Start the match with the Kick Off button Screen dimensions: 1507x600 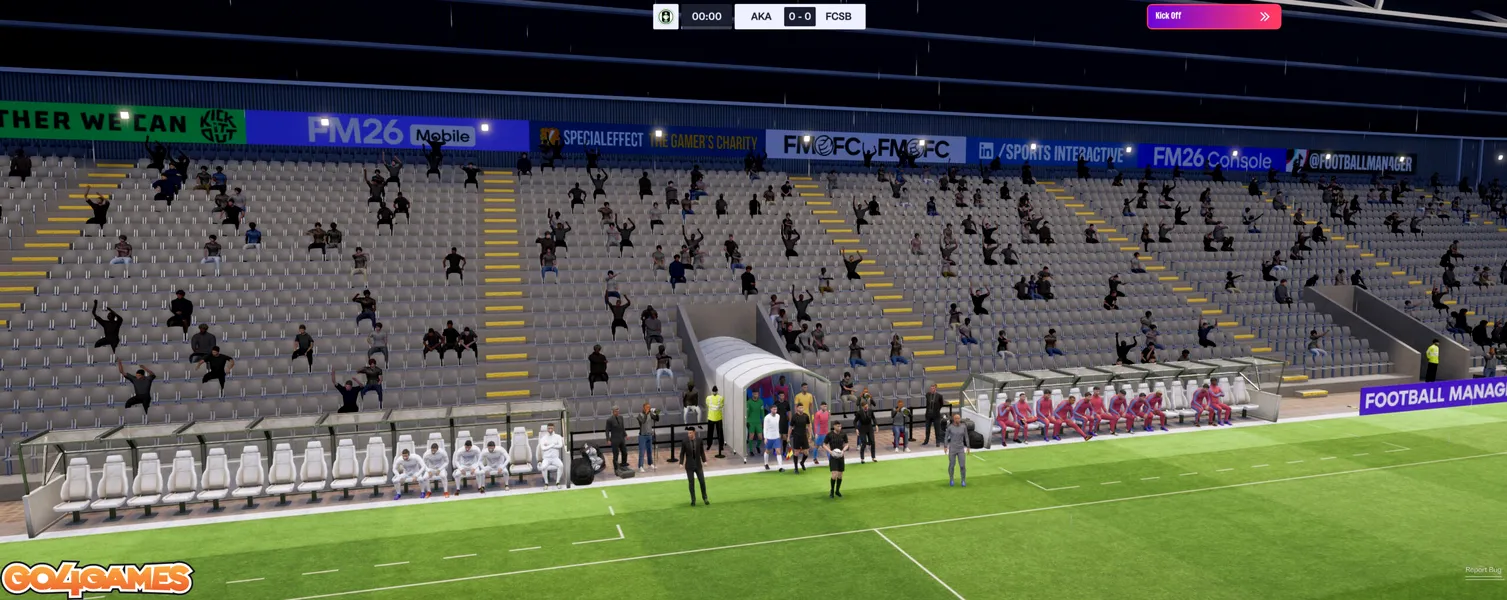pyautogui.click(x=1213, y=16)
